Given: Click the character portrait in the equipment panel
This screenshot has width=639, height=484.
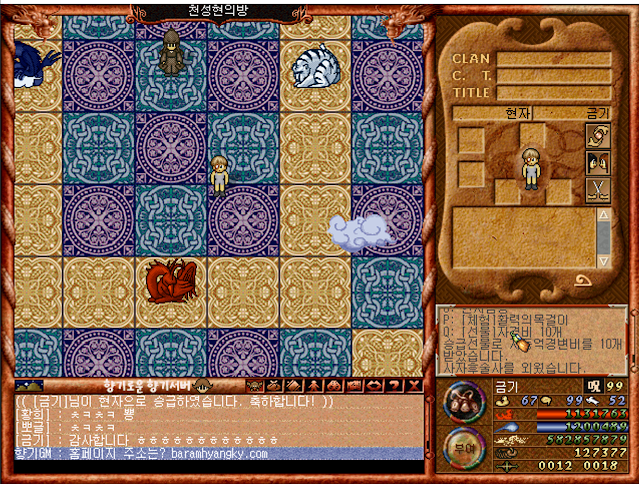Looking at the screenshot, I should 531,167.
